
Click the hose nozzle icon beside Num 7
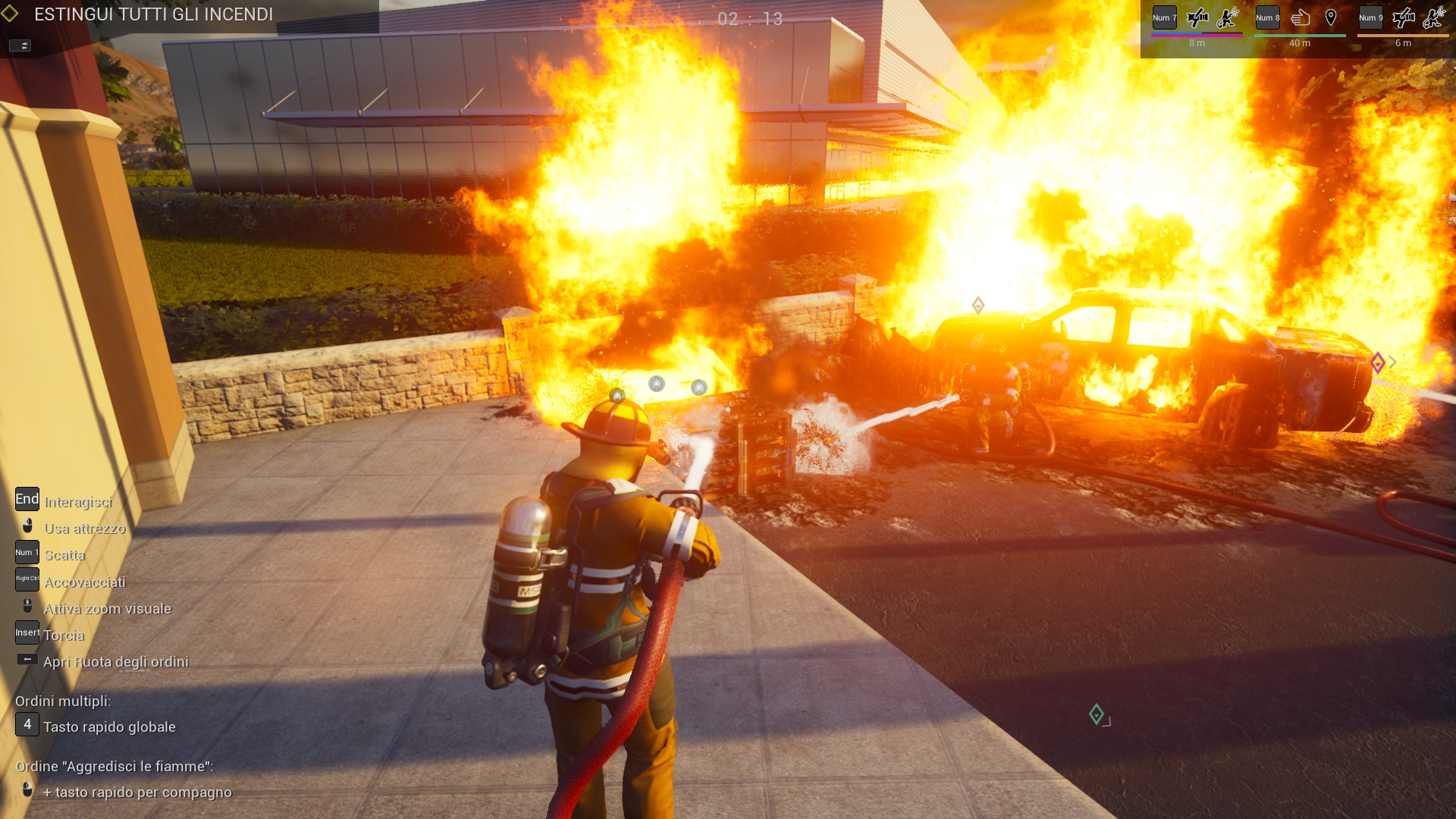[x=1197, y=17]
